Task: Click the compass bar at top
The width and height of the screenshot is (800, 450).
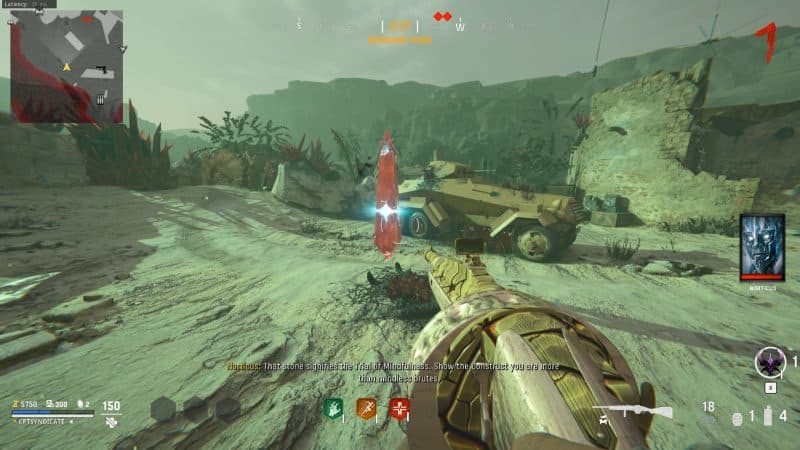Action: tap(400, 26)
